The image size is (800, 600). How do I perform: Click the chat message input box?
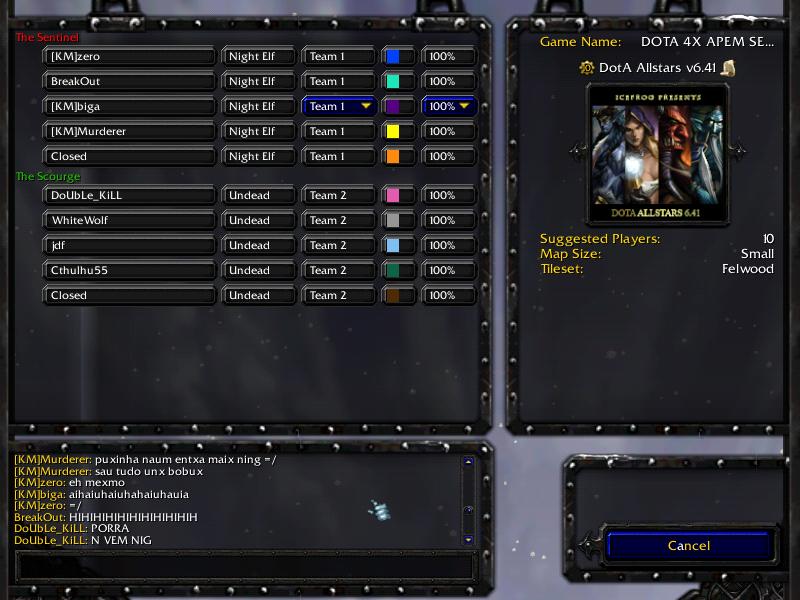245,565
